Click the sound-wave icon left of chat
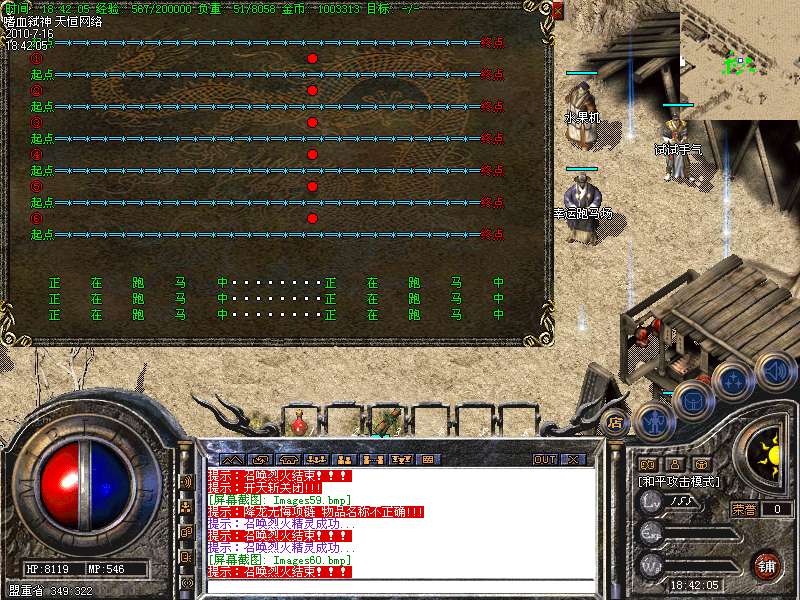 point(186,481)
